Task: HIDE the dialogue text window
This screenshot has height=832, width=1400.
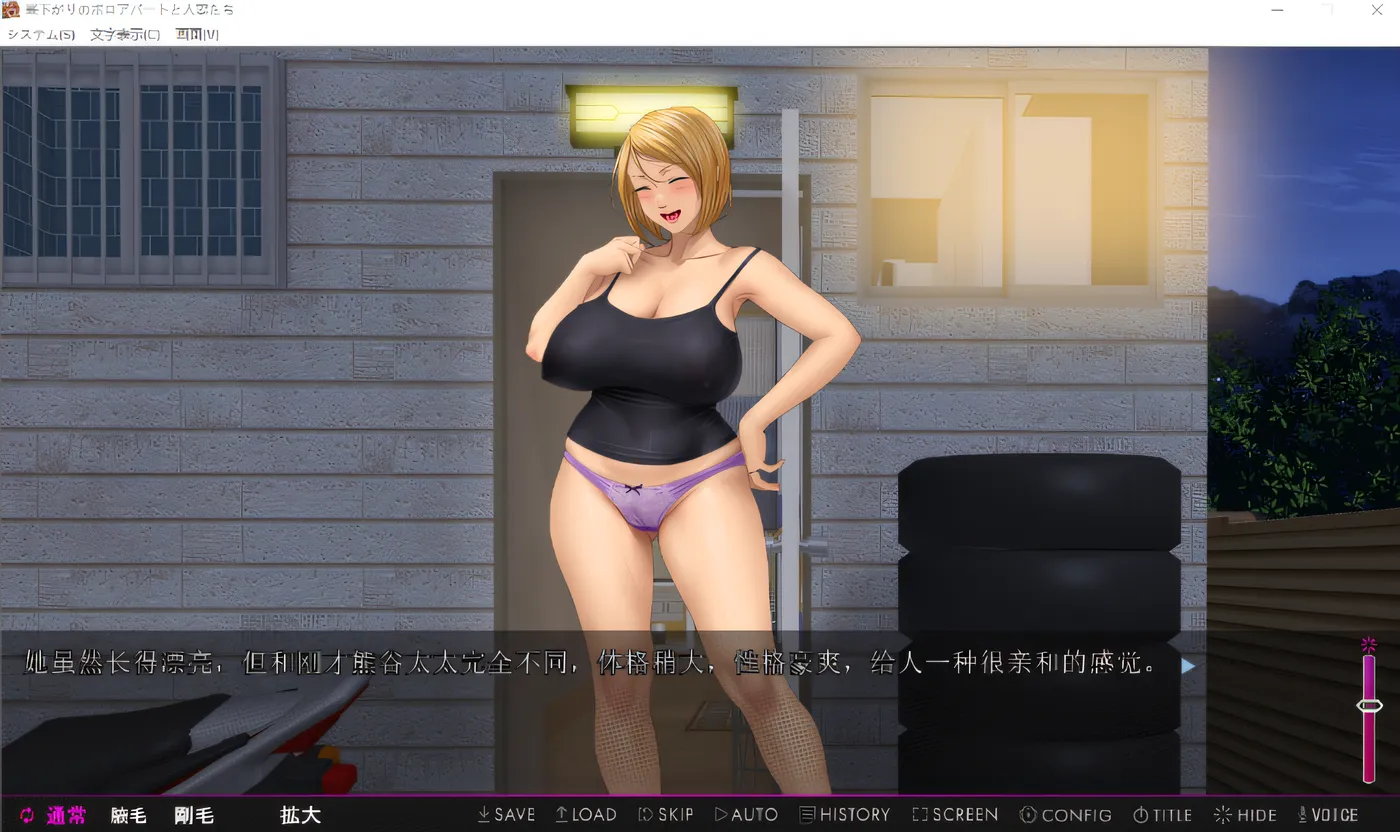Action: 1245,815
